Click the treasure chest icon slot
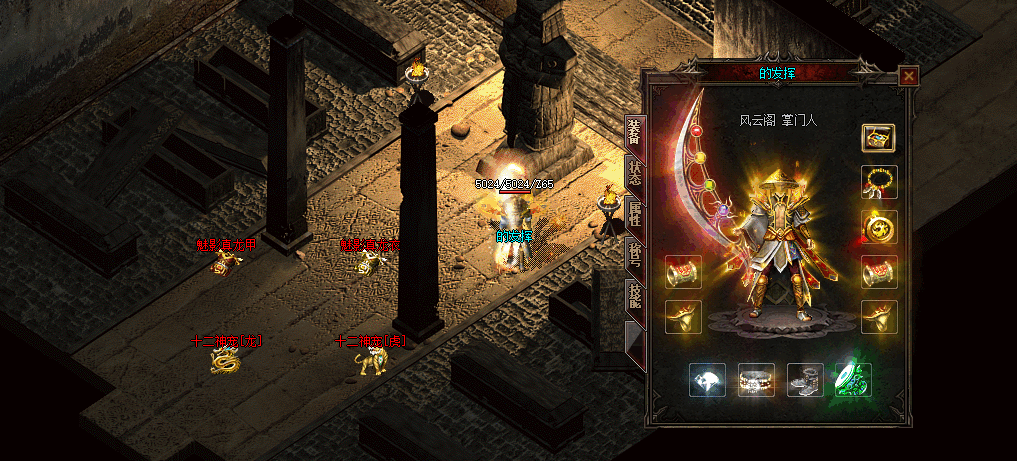The height and width of the screenshot is (461, 1017). coord(879,138)
